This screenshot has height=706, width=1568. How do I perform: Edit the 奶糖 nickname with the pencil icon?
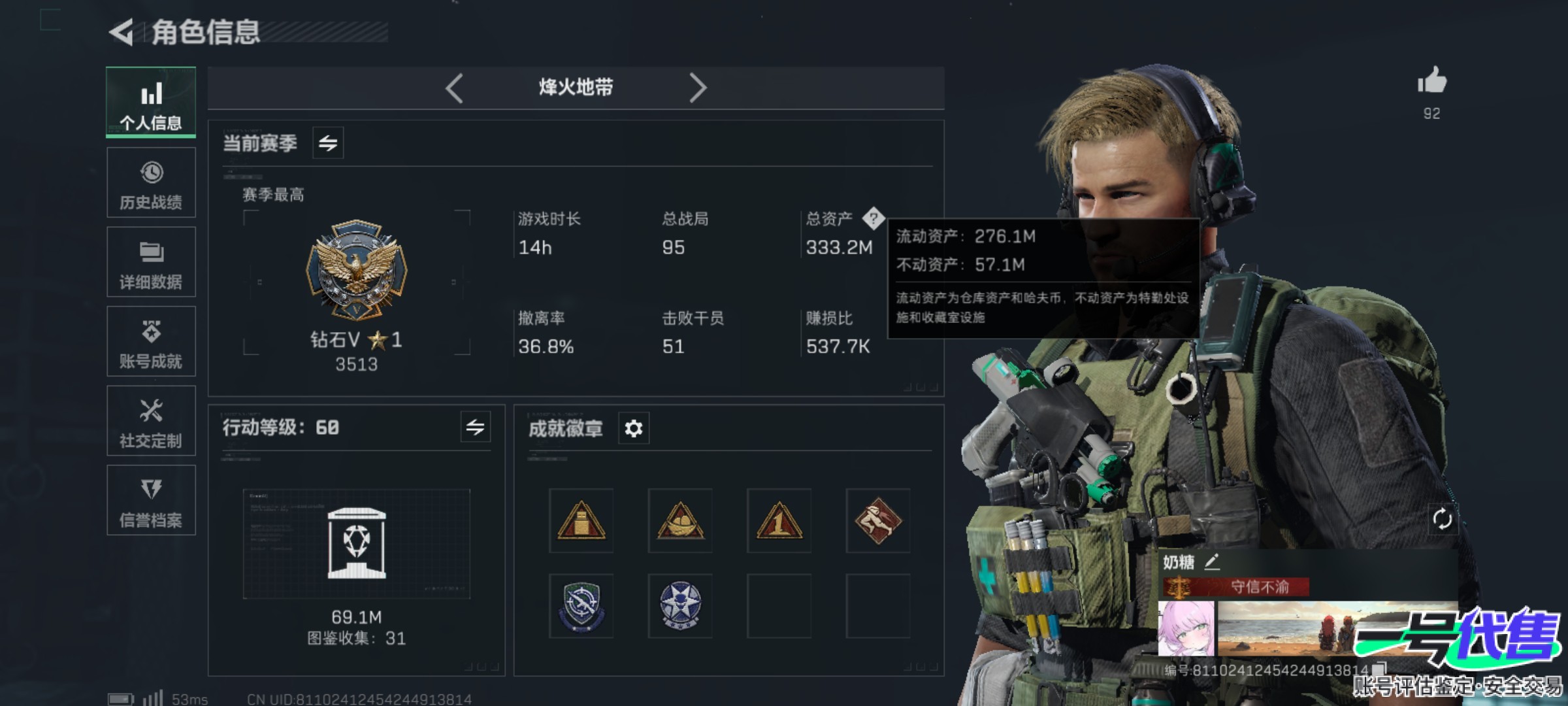[1212, 562]
